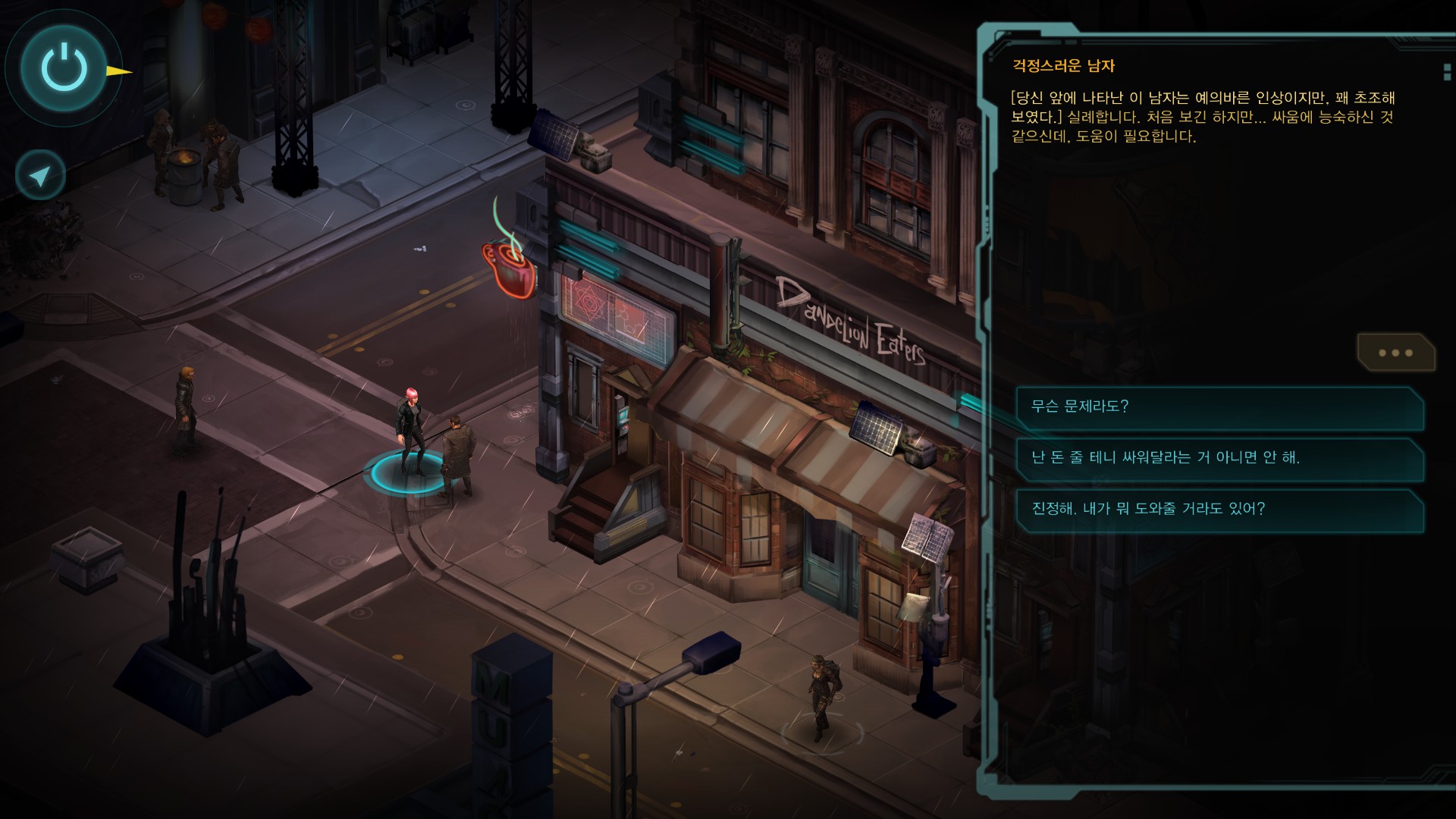
Task: Click the power button icon
Action: point(64,67)
